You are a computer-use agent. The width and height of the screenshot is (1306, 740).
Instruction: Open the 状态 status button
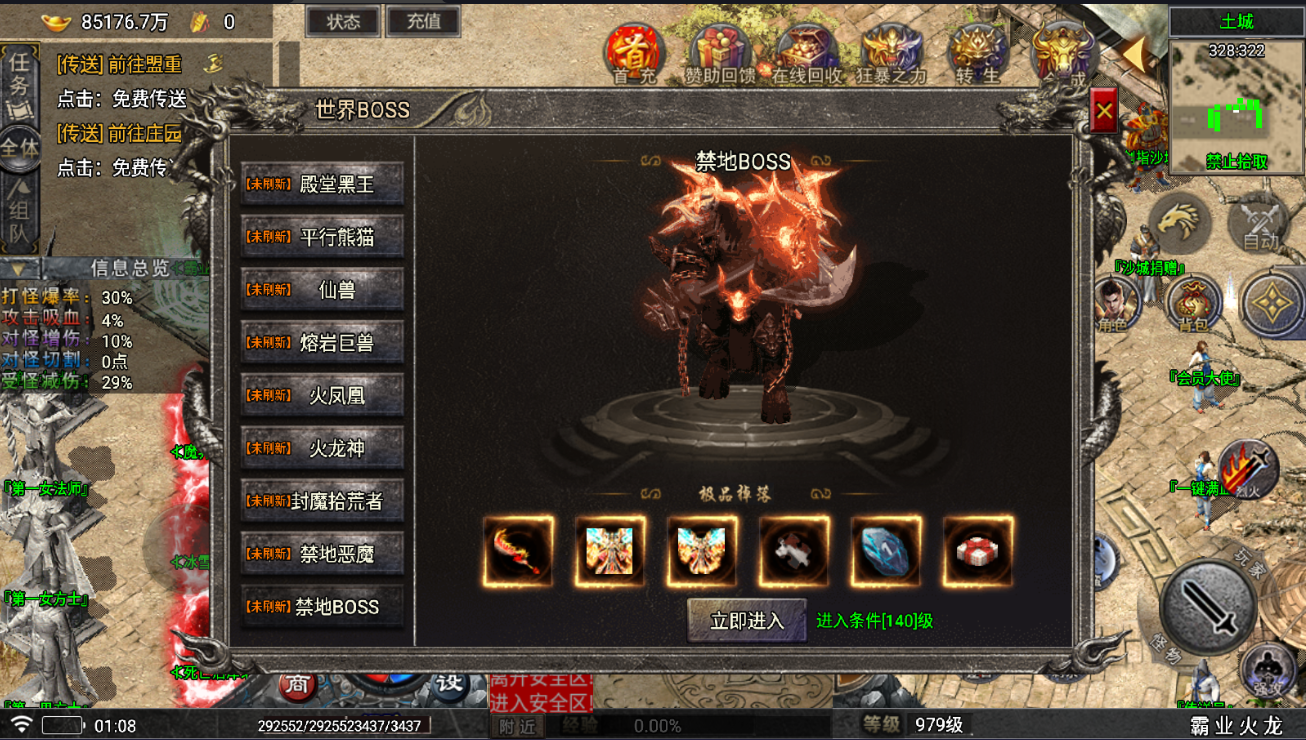pos(343,21)
